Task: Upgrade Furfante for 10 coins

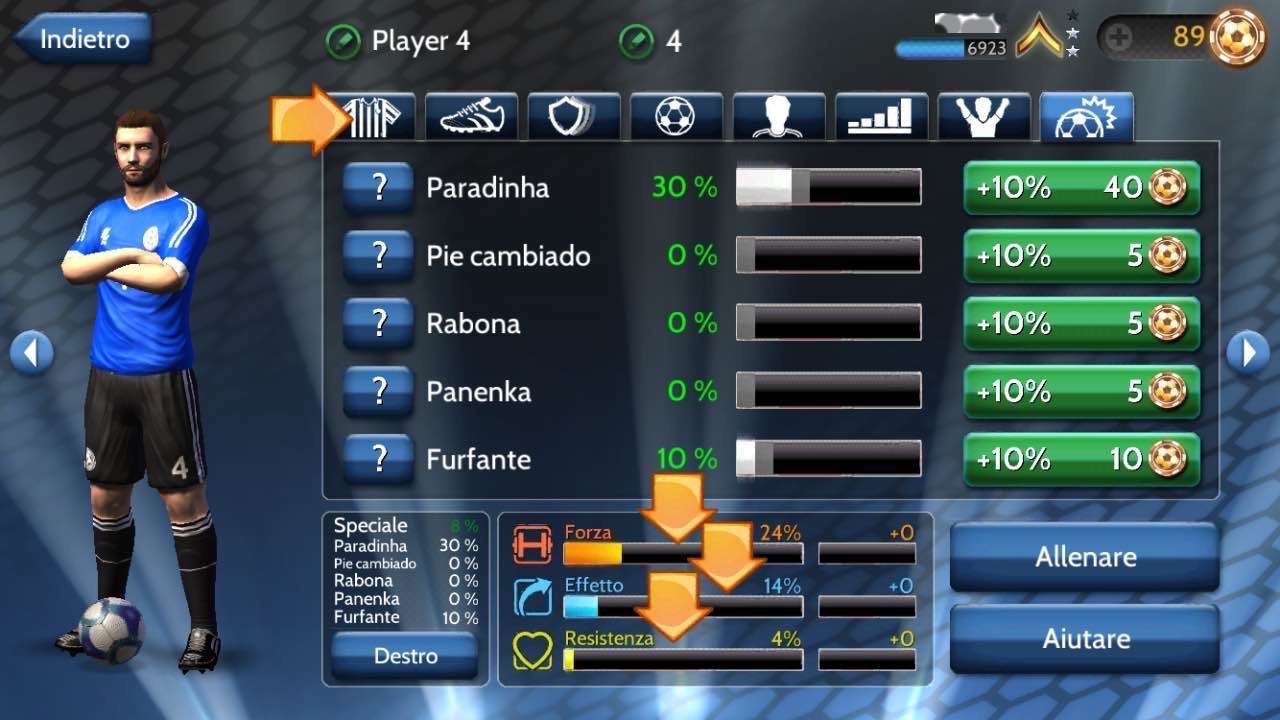Action: (1081, 459)
